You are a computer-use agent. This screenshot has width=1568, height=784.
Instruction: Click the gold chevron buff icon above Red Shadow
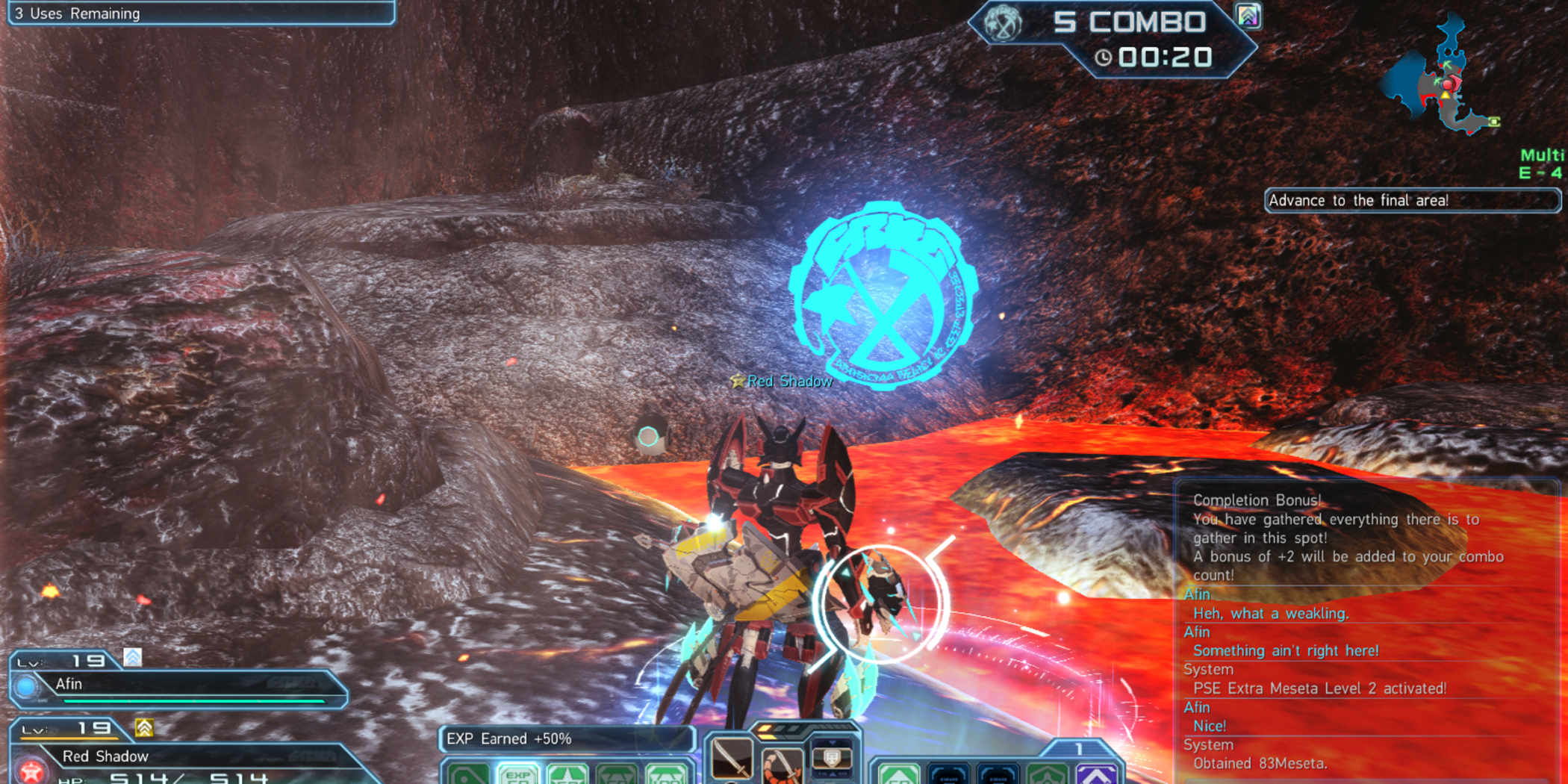[144, 728]
